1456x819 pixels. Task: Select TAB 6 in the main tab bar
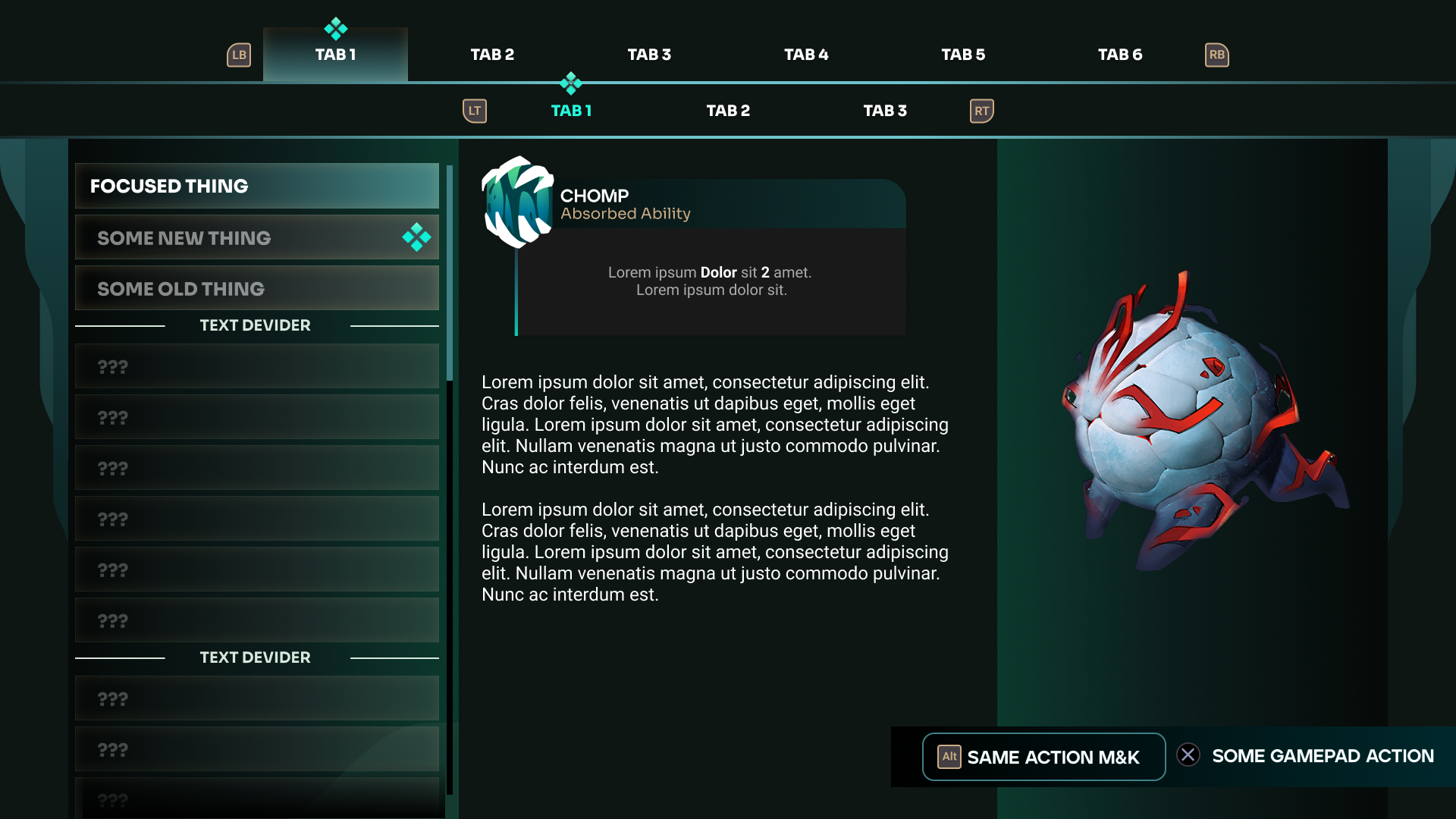[x=1120, y=55]
